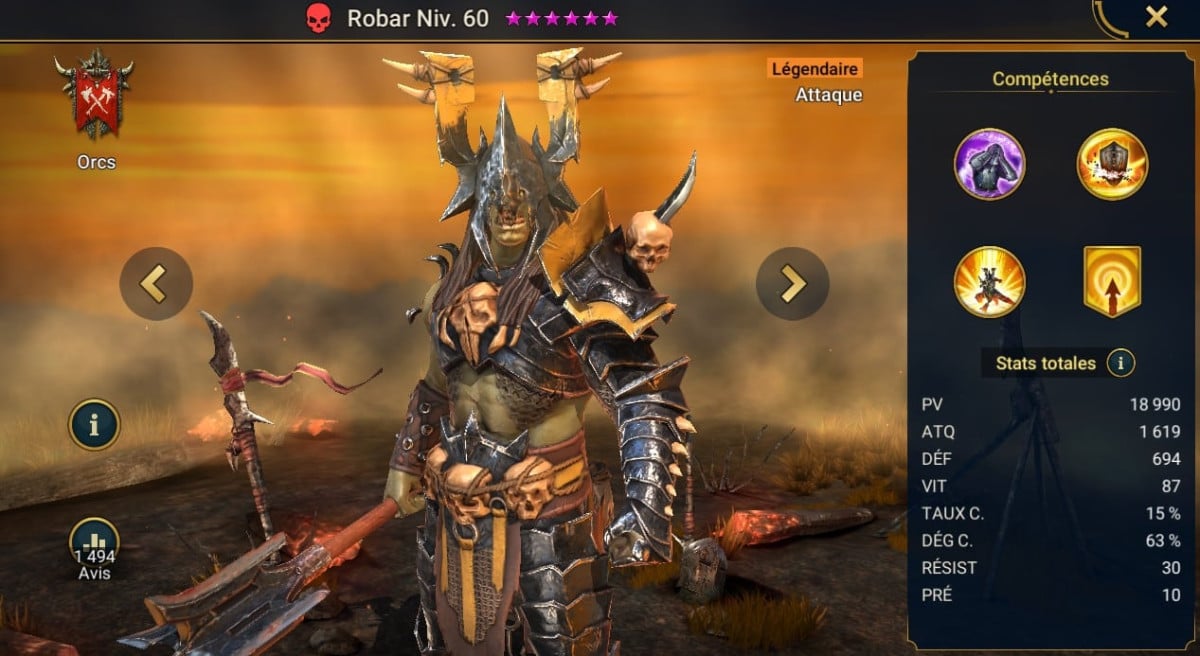Show Stats totales info details
Image resolution: width=1200 pixels, height=656 pixels.
click(1120, 363)
